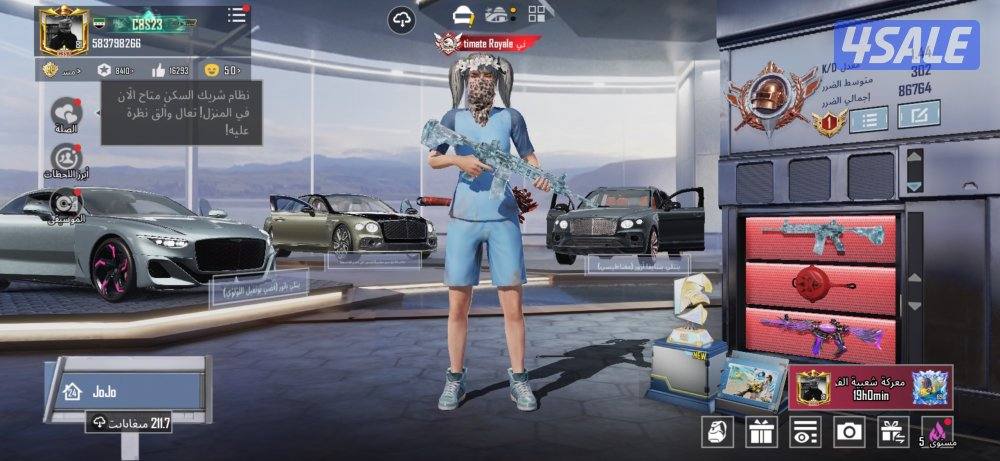Open the helmet outfit icon in top bar
The height and width of the screenshot is (461, 1000).
462,15
